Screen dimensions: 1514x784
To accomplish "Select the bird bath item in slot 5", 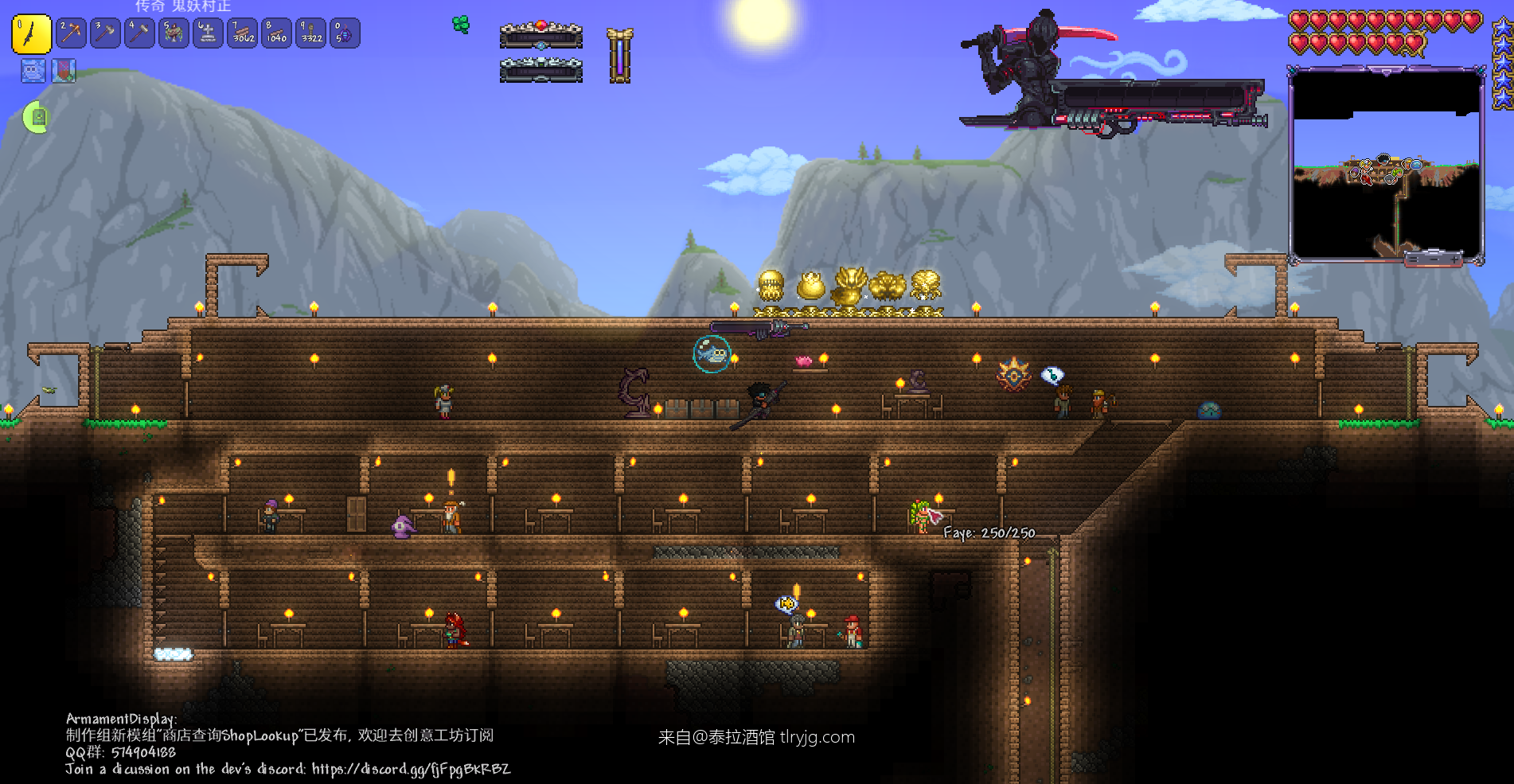I will [174, 33].
